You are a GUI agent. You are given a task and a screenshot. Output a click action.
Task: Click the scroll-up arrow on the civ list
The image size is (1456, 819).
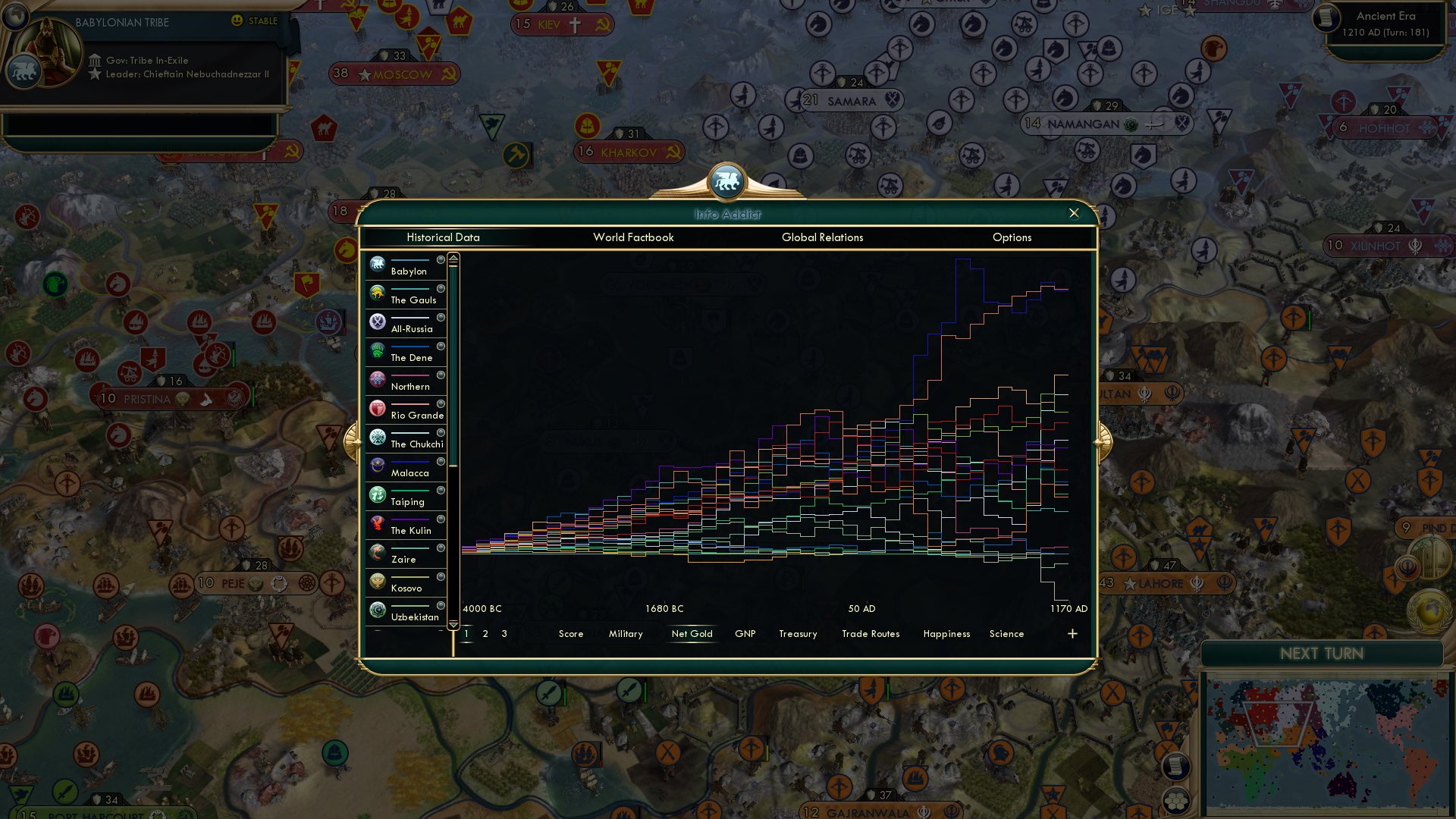(x=453, y=258)
